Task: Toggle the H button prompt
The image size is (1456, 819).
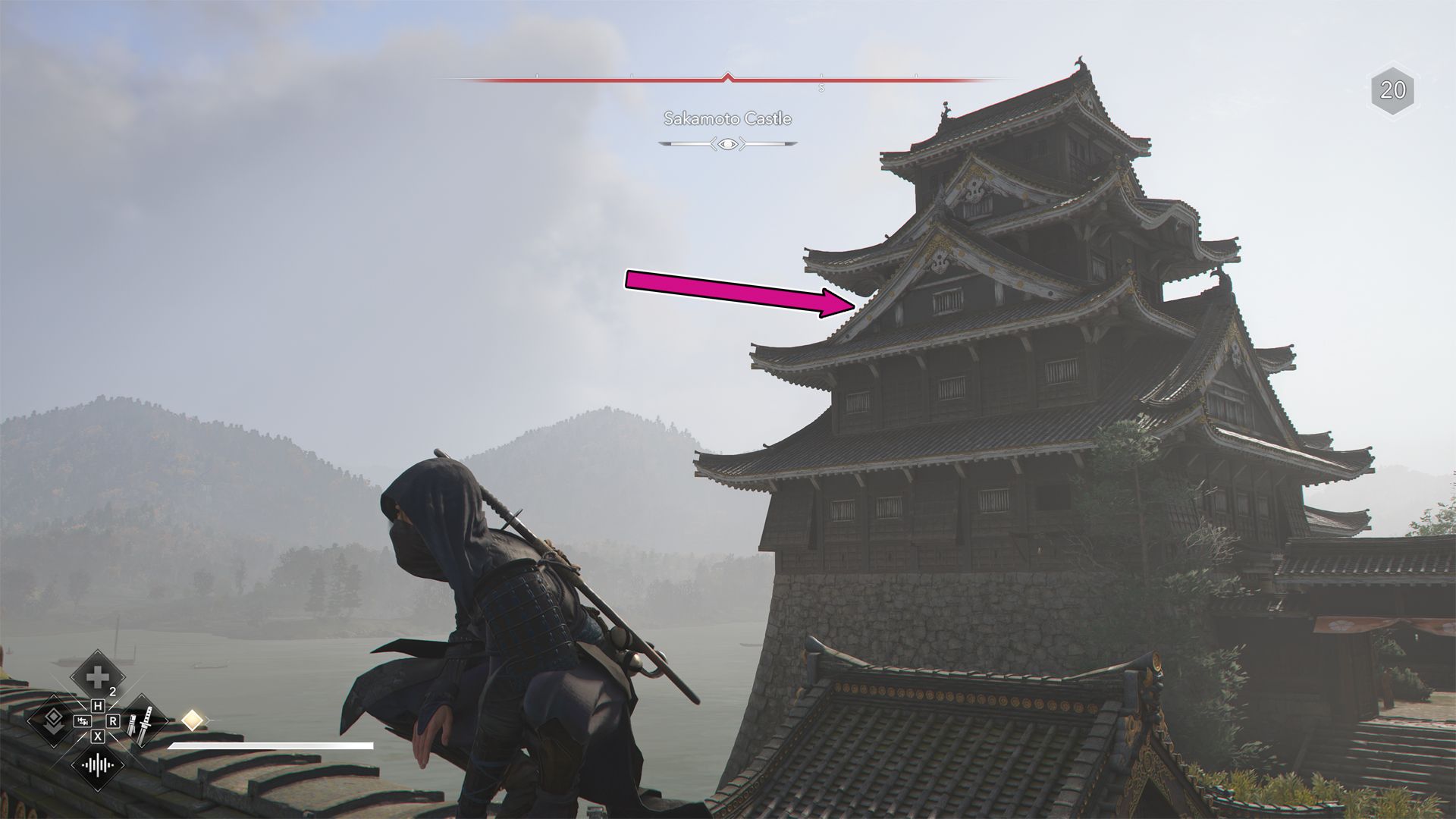Action: [98, 705]
